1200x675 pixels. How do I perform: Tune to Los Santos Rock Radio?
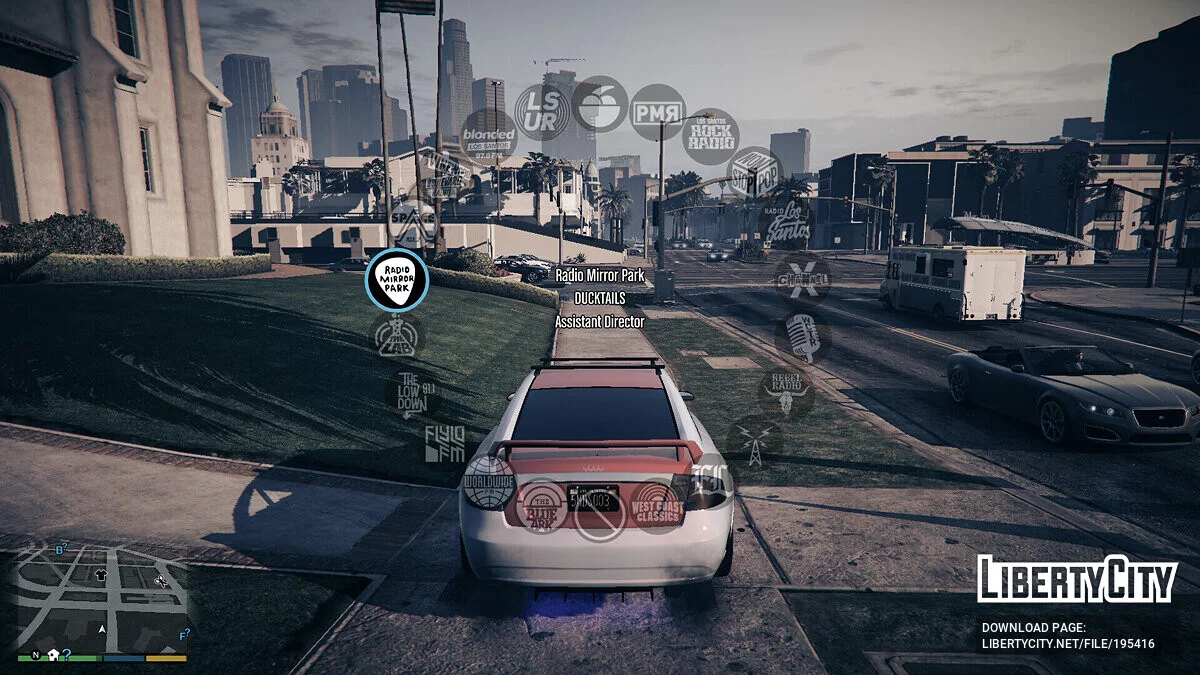[711, 136]
